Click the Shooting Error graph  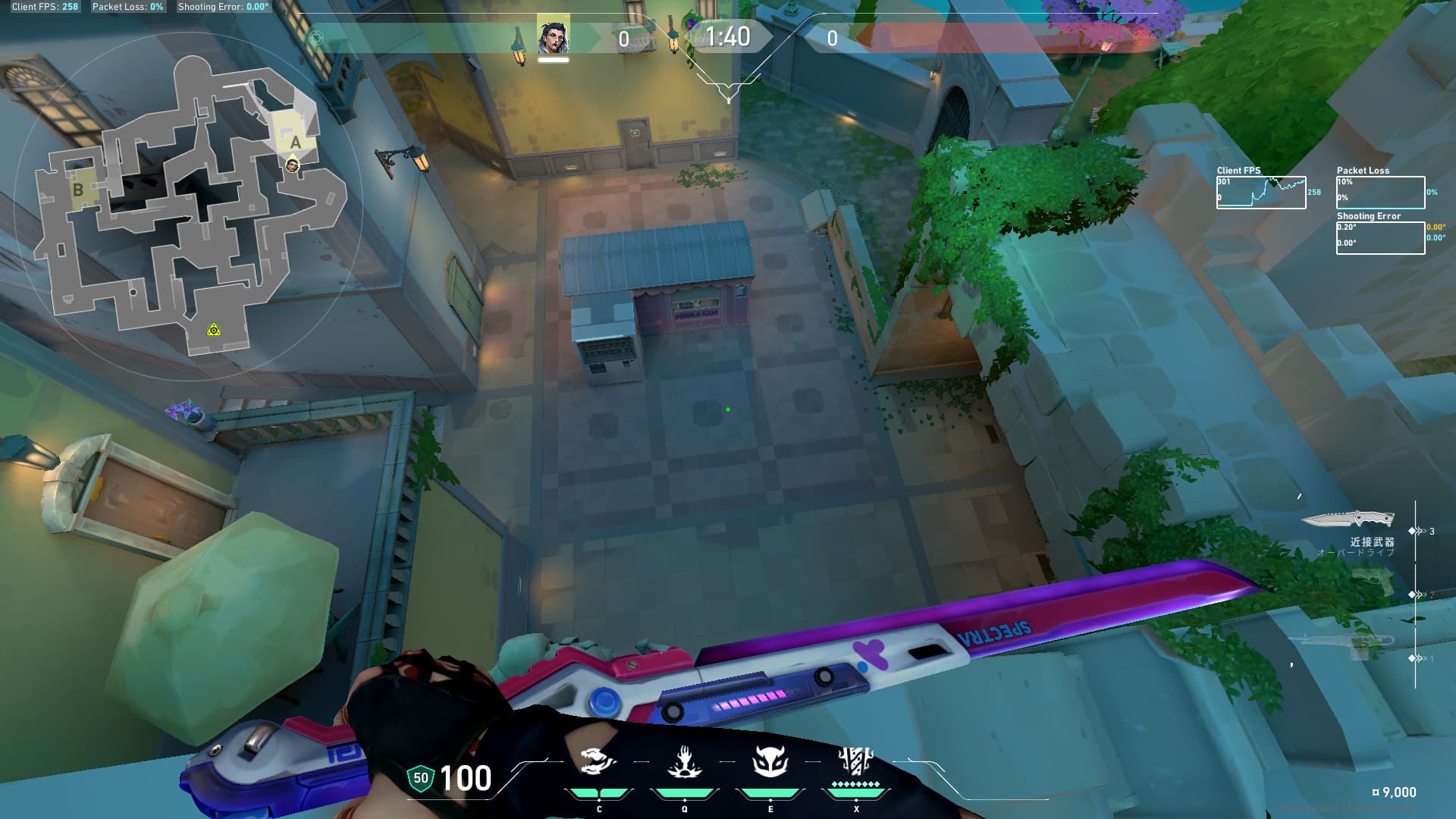[x=1380, y=238]
